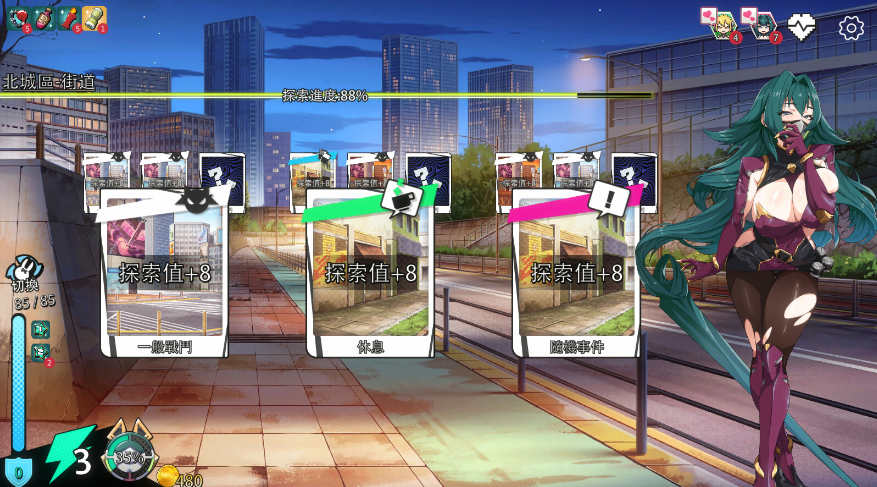Screen dimensions: 877x487
Task: Pick the 隨機事件 random event card
Action: tap(575, 272)
